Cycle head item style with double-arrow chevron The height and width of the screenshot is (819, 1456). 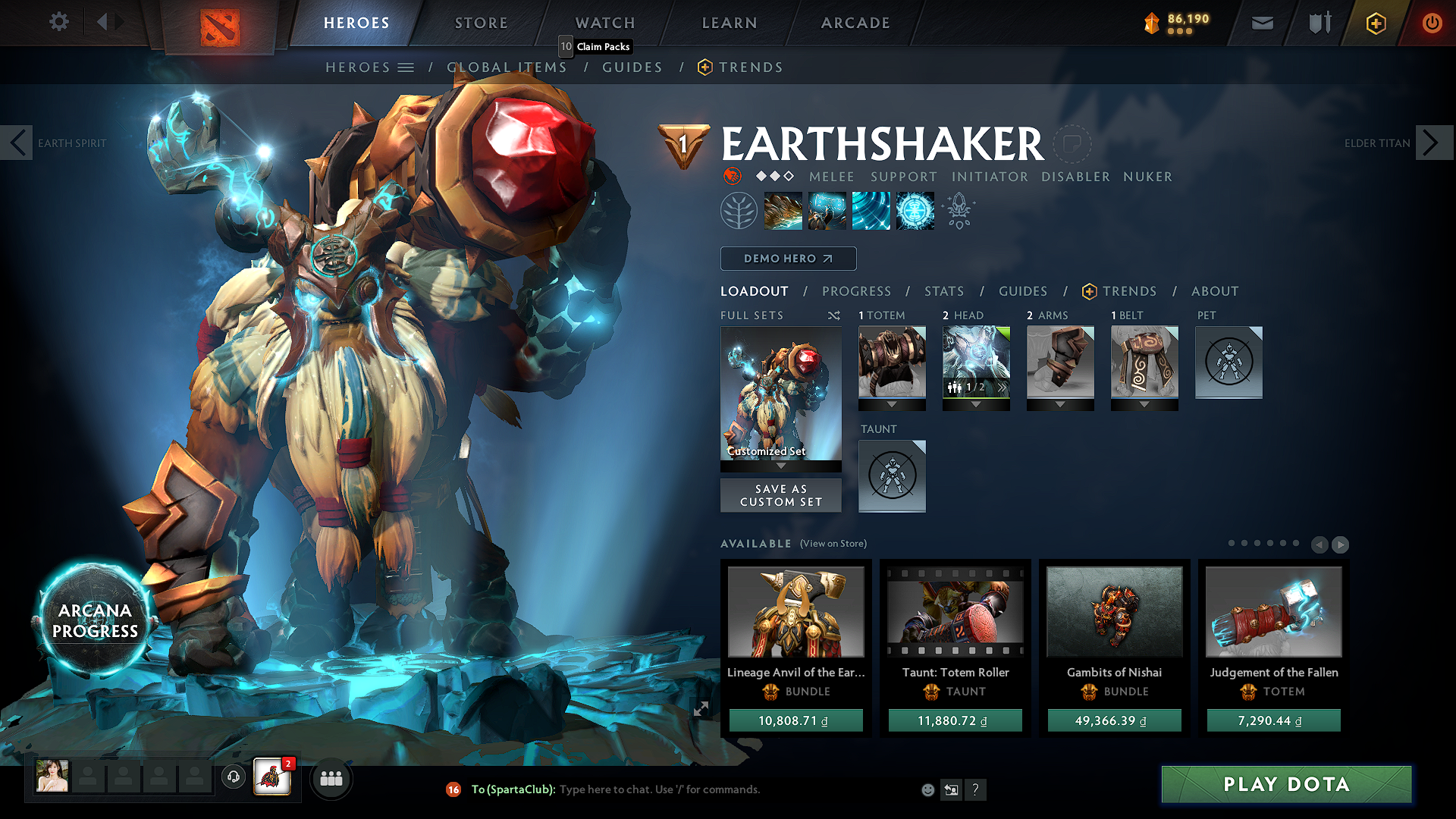click(1001, 387)
